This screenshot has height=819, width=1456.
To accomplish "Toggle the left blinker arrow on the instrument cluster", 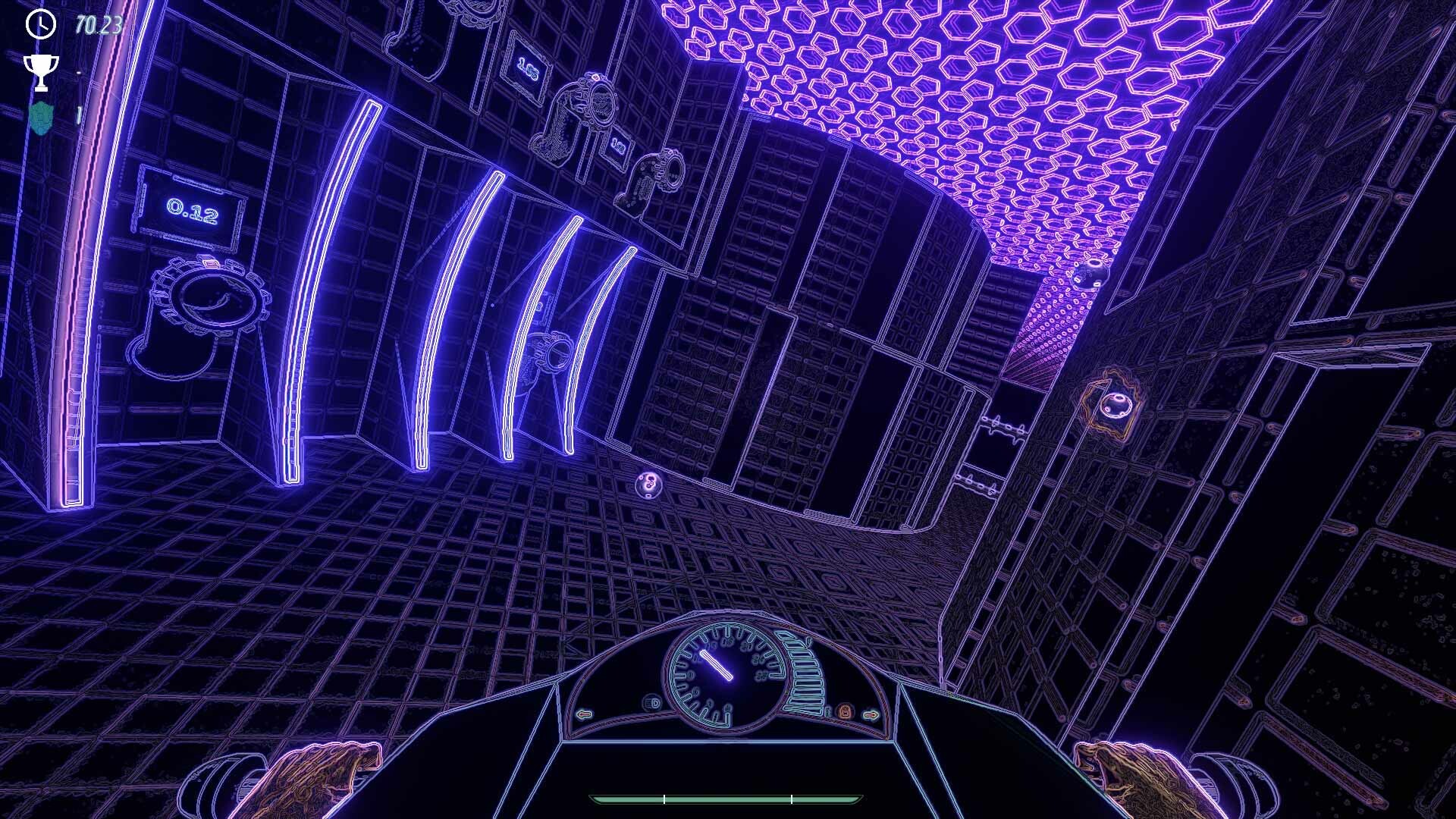I will point(583,714).
